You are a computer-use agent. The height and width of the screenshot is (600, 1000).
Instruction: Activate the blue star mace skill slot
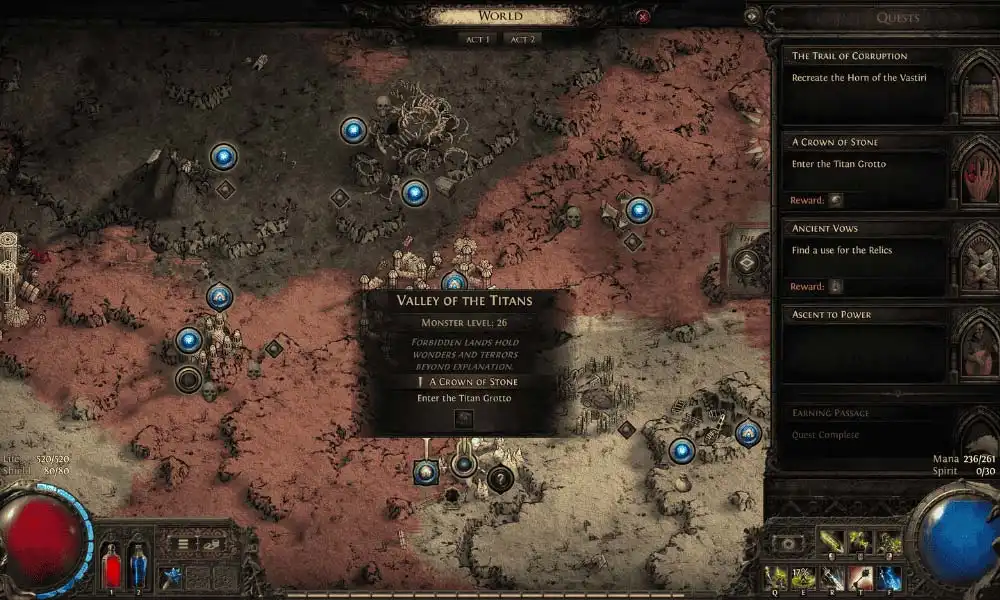click(172, 577)
